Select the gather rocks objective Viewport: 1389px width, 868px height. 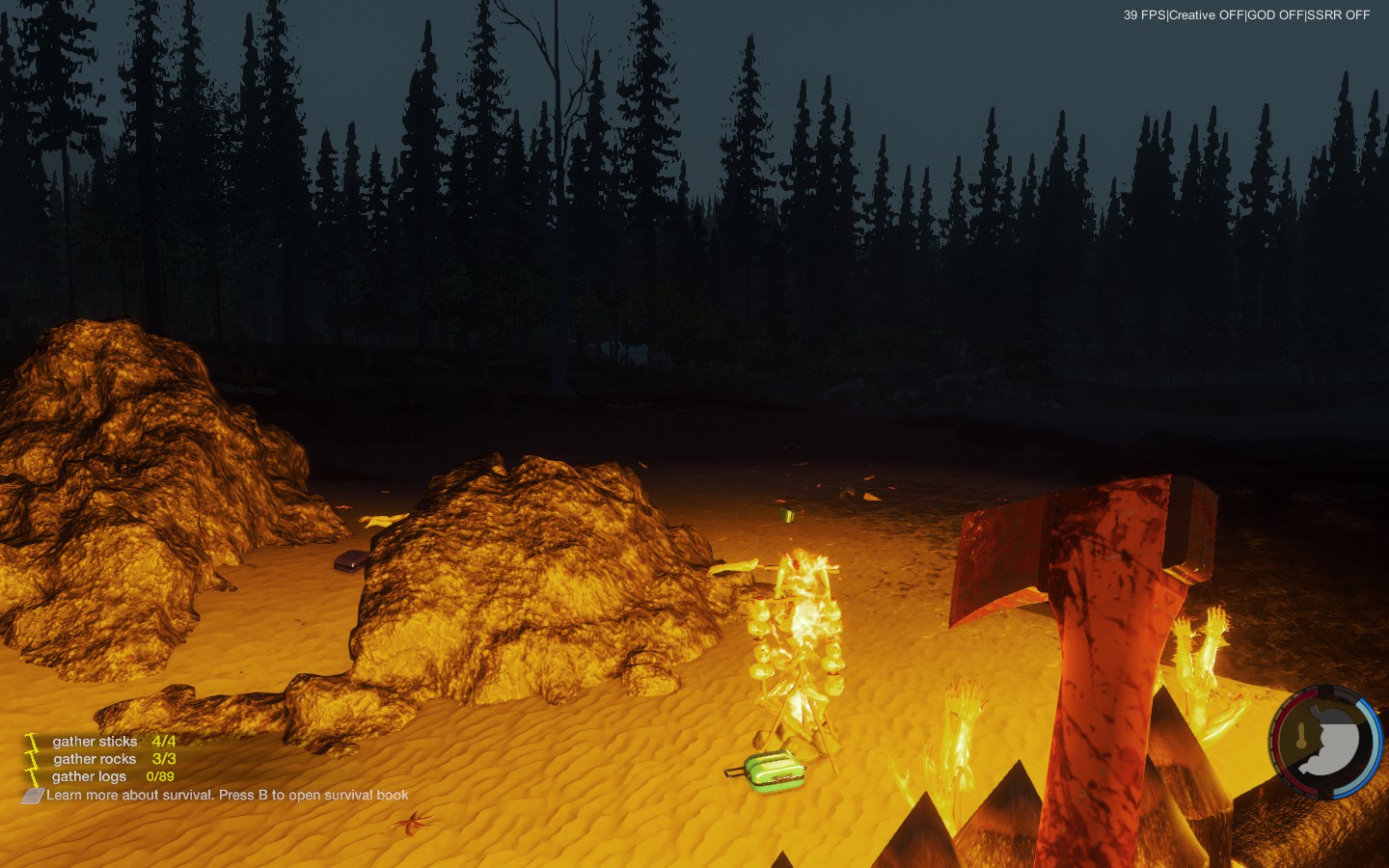coord(95,759)
